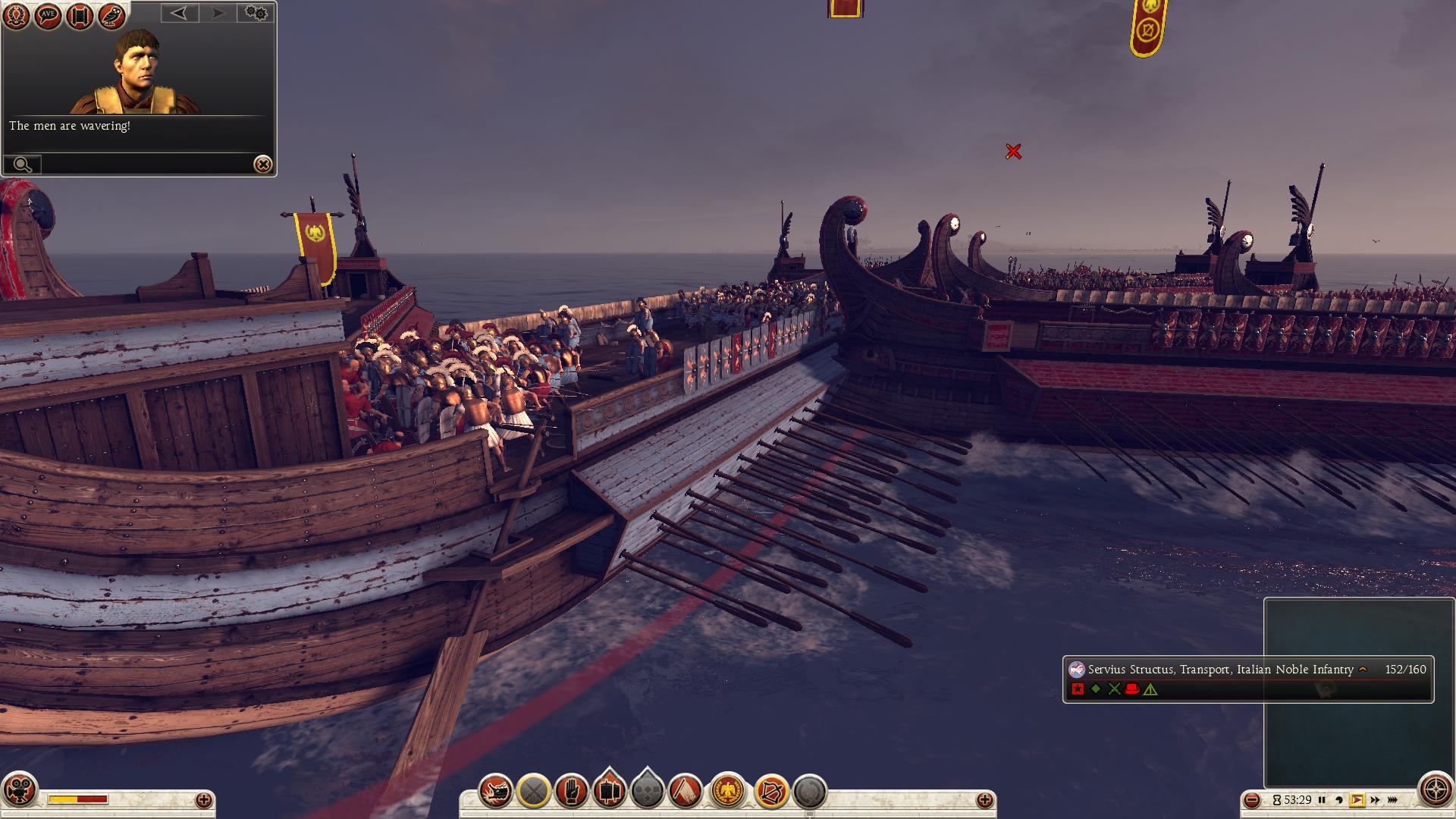The image size is (1456, 819).
Task: Open the AVE speech bubble chat
Action: pyautogui.click(x=48, y=15)
